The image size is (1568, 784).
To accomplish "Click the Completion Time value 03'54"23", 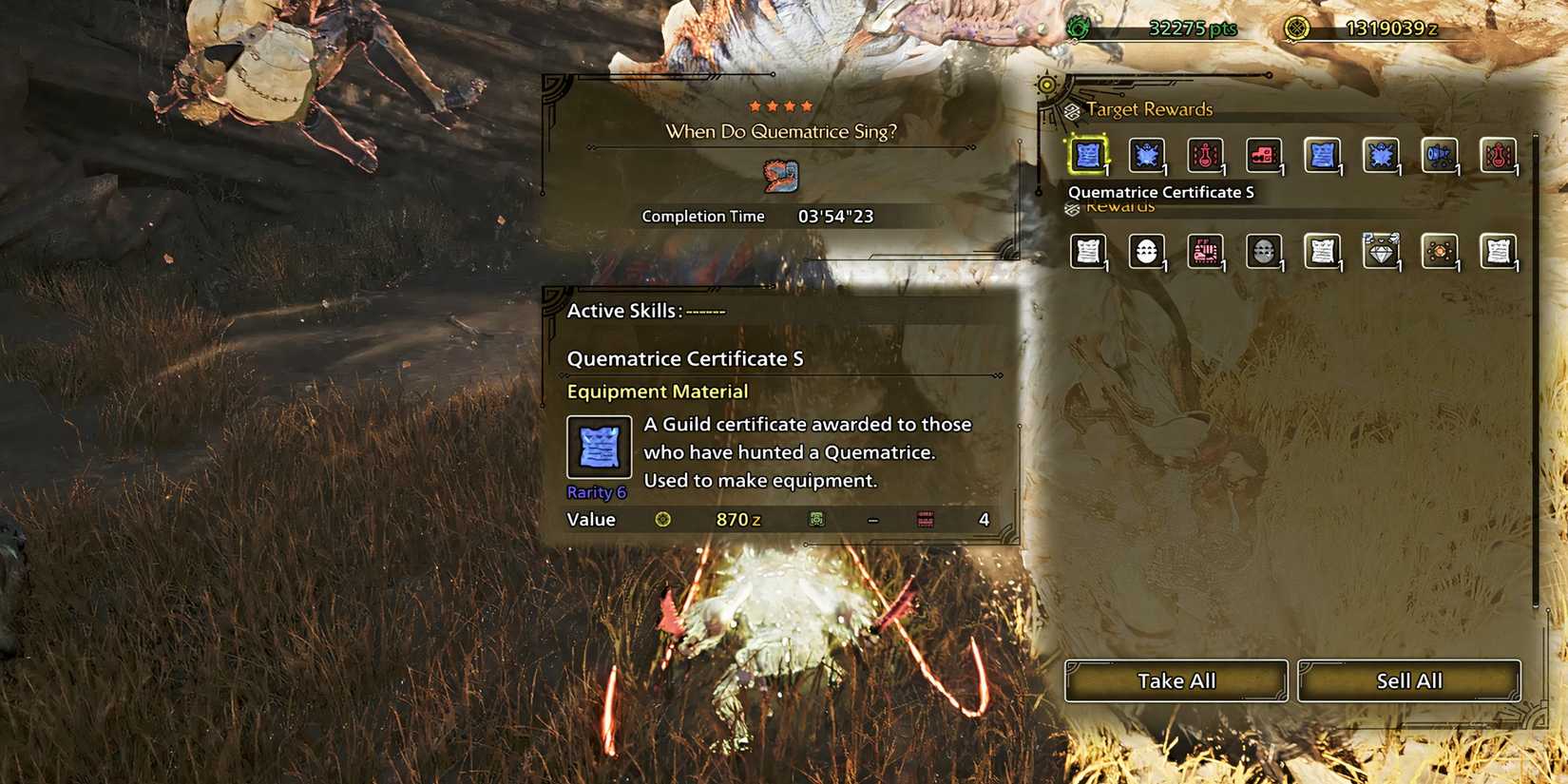I will coord(835,216).
